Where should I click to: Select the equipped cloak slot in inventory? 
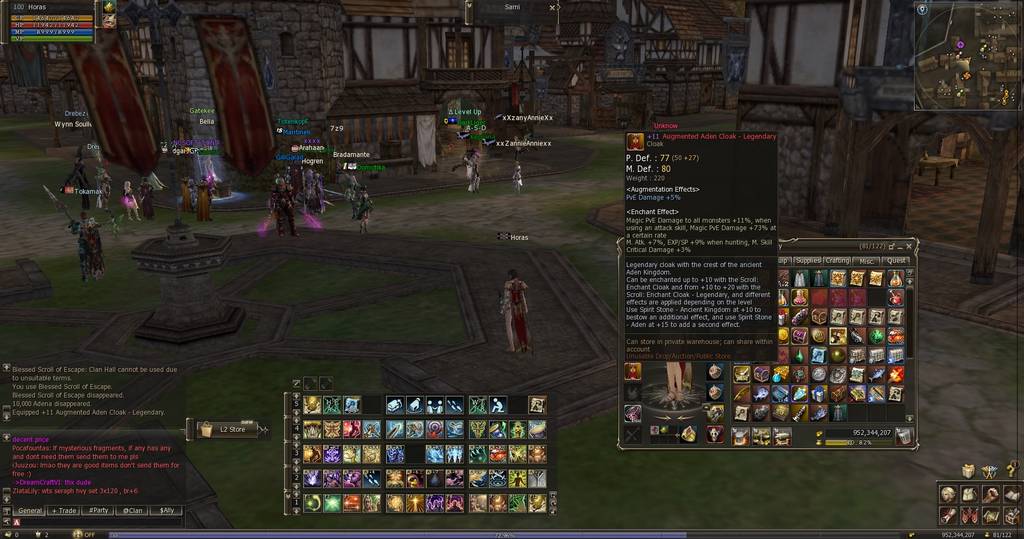[633, 372]
